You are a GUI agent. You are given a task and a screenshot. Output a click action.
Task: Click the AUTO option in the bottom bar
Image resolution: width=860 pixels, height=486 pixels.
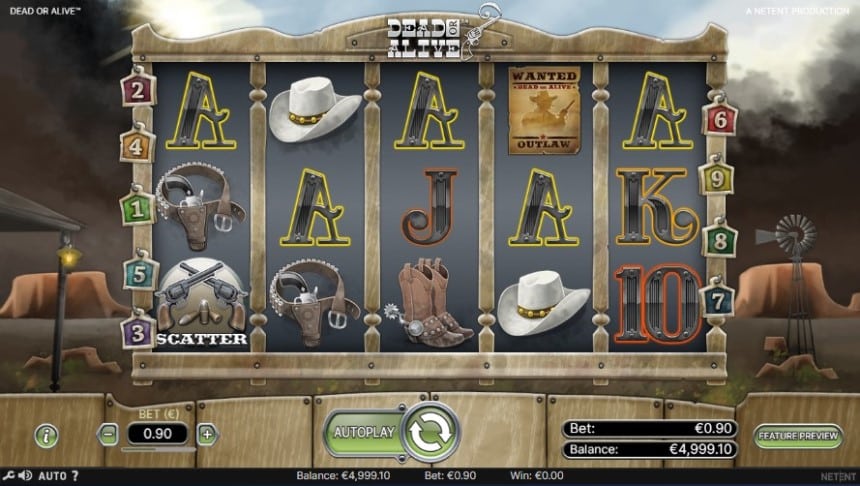(51, 476)
